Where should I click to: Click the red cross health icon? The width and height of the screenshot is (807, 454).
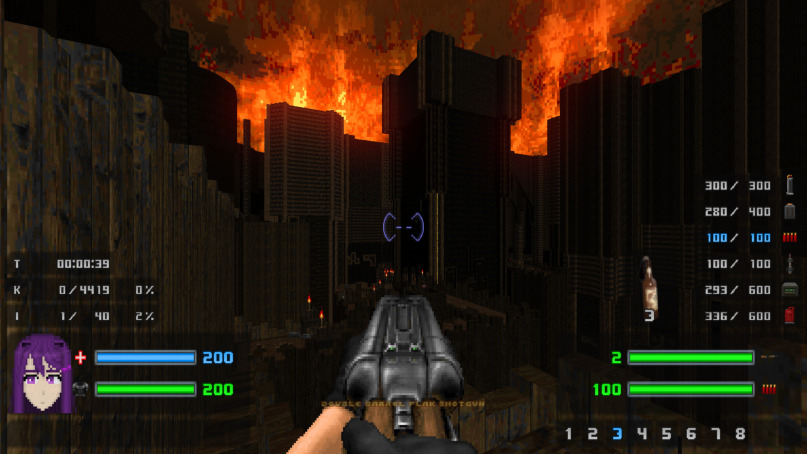click(80, 357)
